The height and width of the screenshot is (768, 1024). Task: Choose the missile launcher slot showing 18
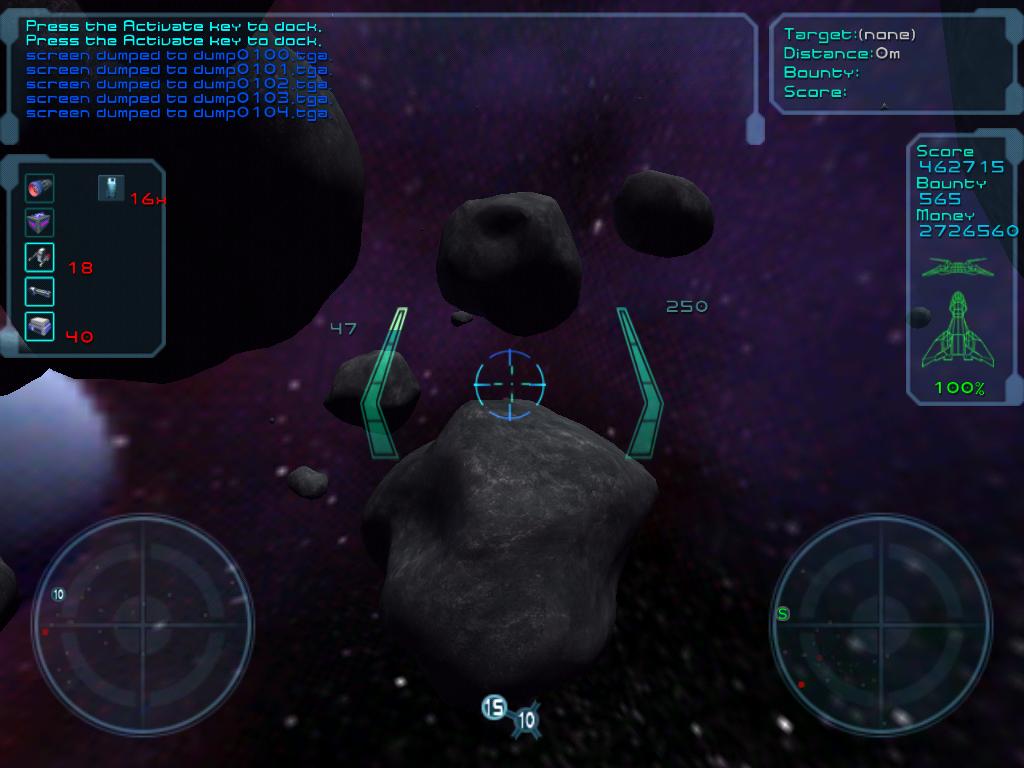40,258
